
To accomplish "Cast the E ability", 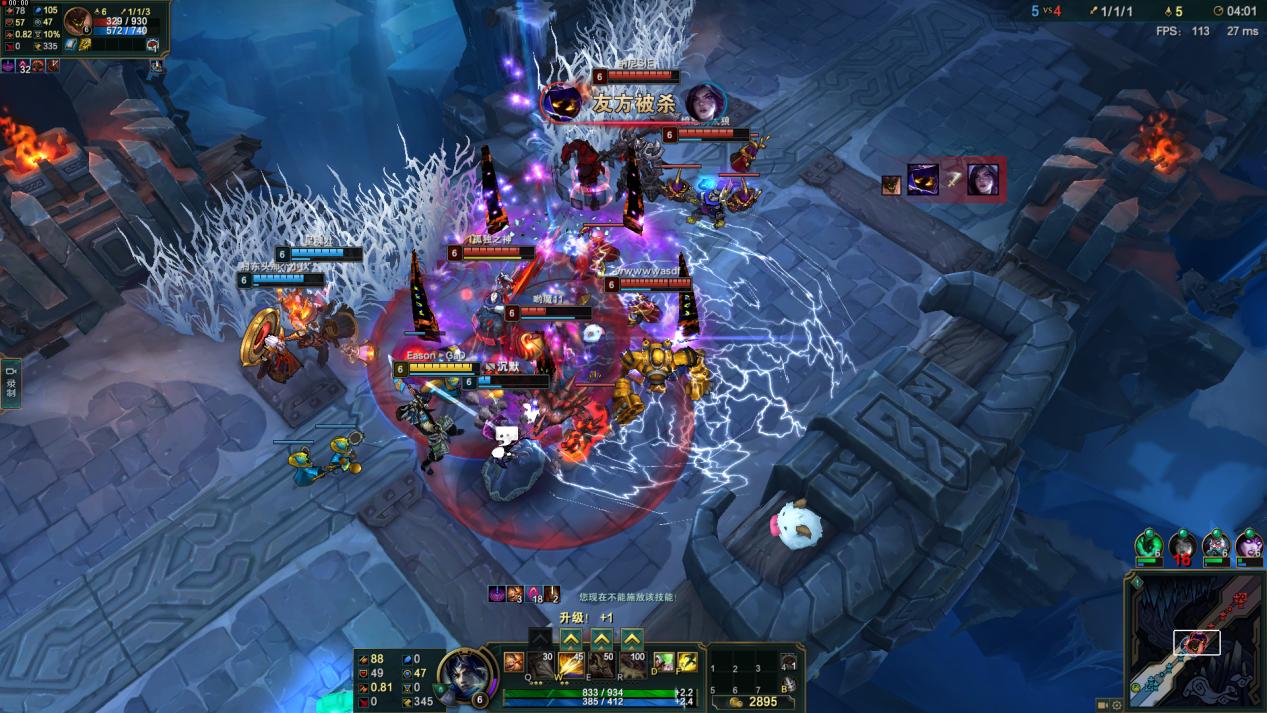I will pyautogui.click(x=602, y=664).
